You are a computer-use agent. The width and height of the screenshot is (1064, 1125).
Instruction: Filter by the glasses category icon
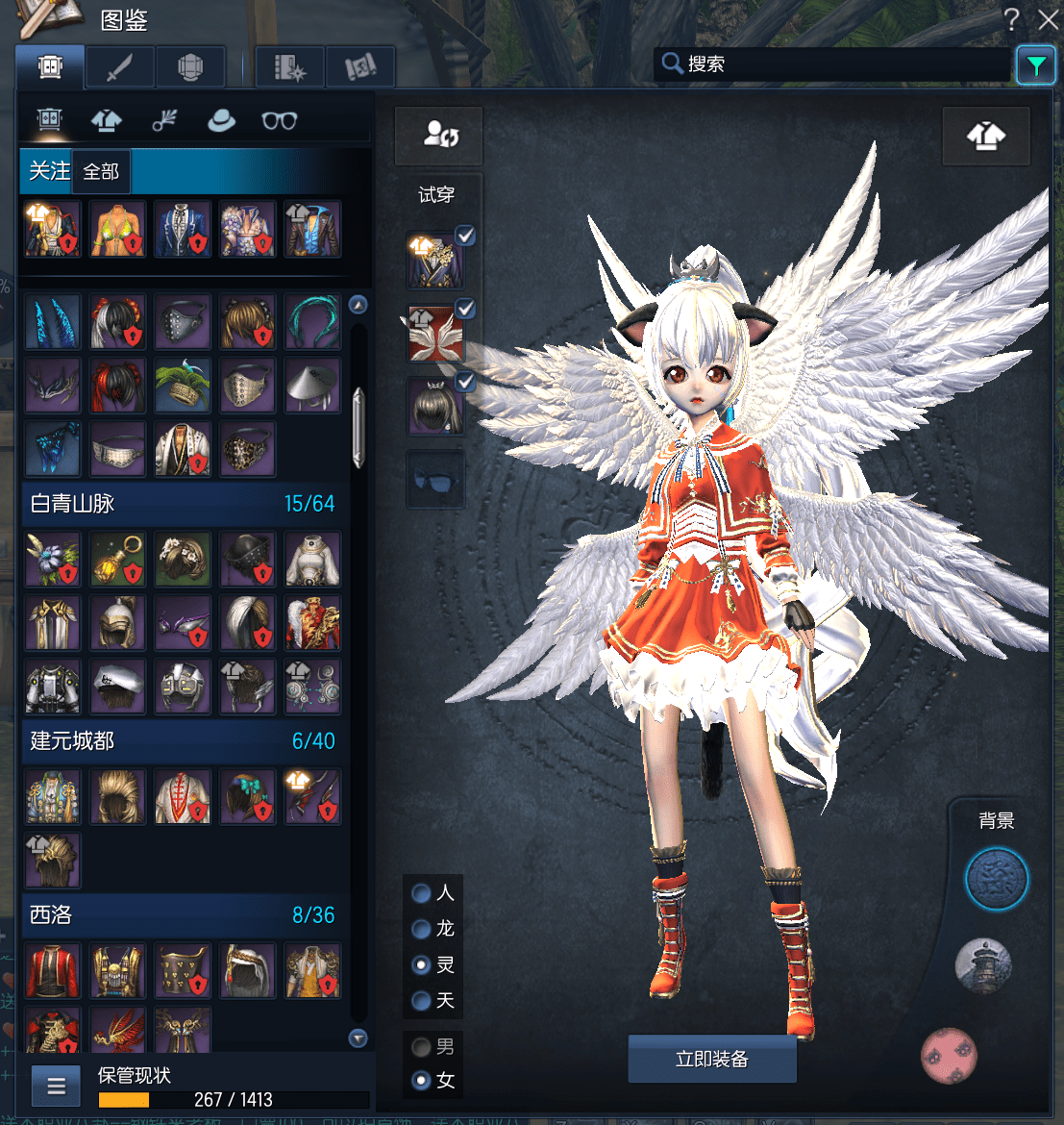pyautogui.click(x=279, y=120)
